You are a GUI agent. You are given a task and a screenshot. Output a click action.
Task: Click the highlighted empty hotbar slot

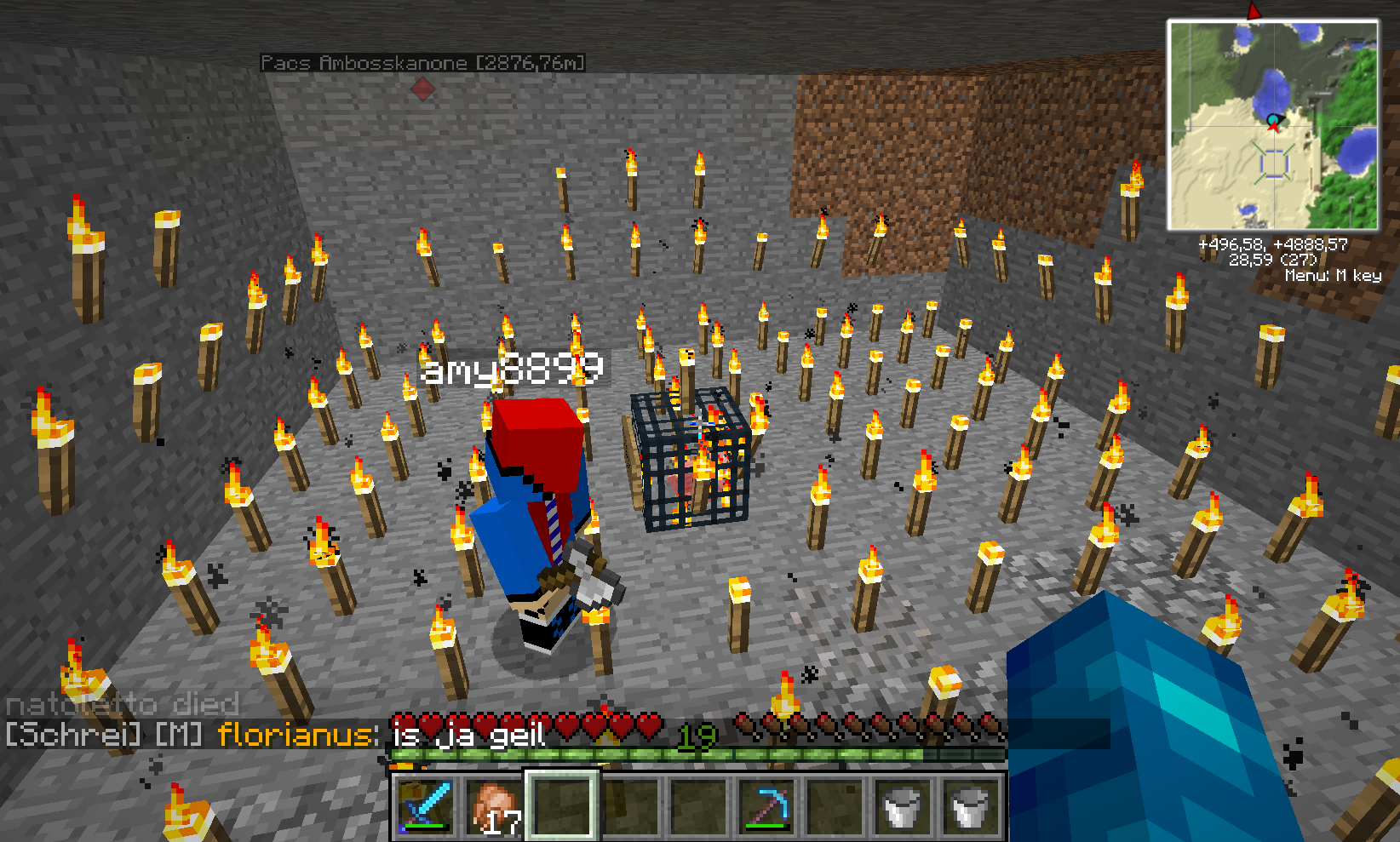(562, 805)
